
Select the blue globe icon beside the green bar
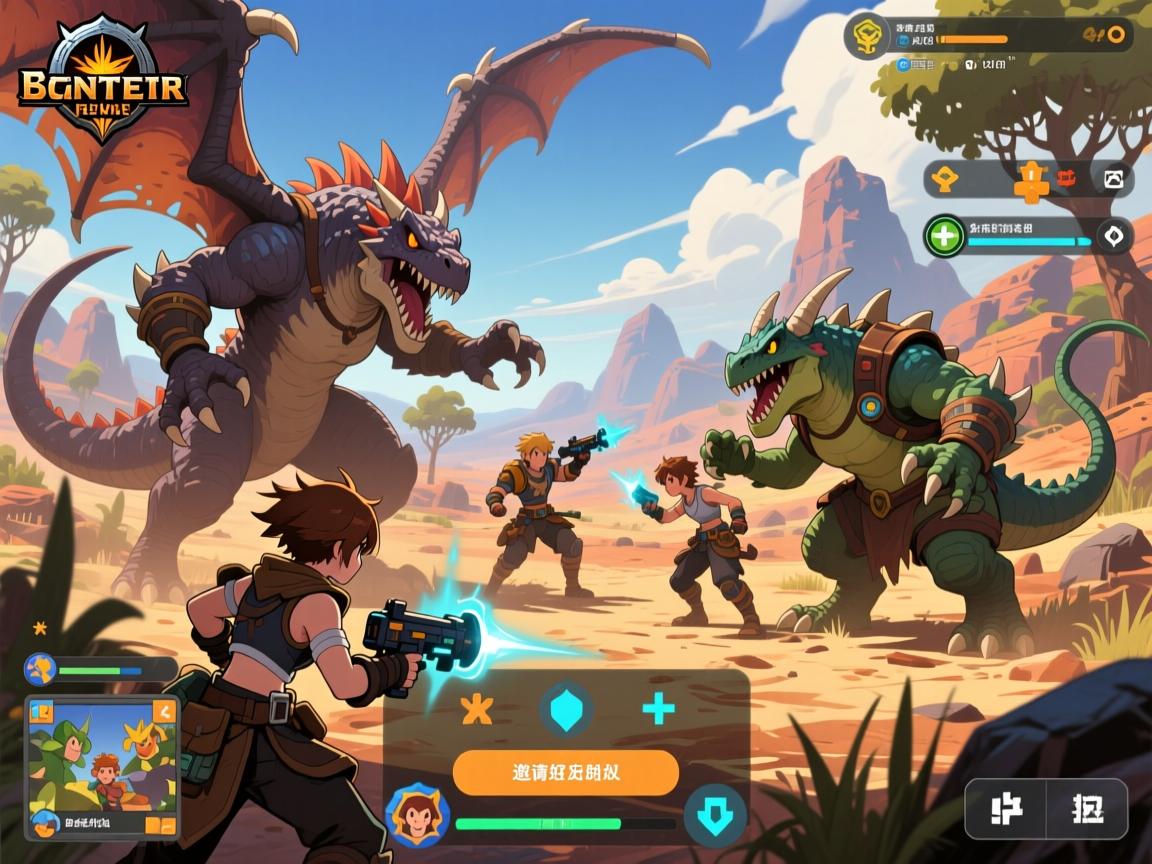coord(40,669)
